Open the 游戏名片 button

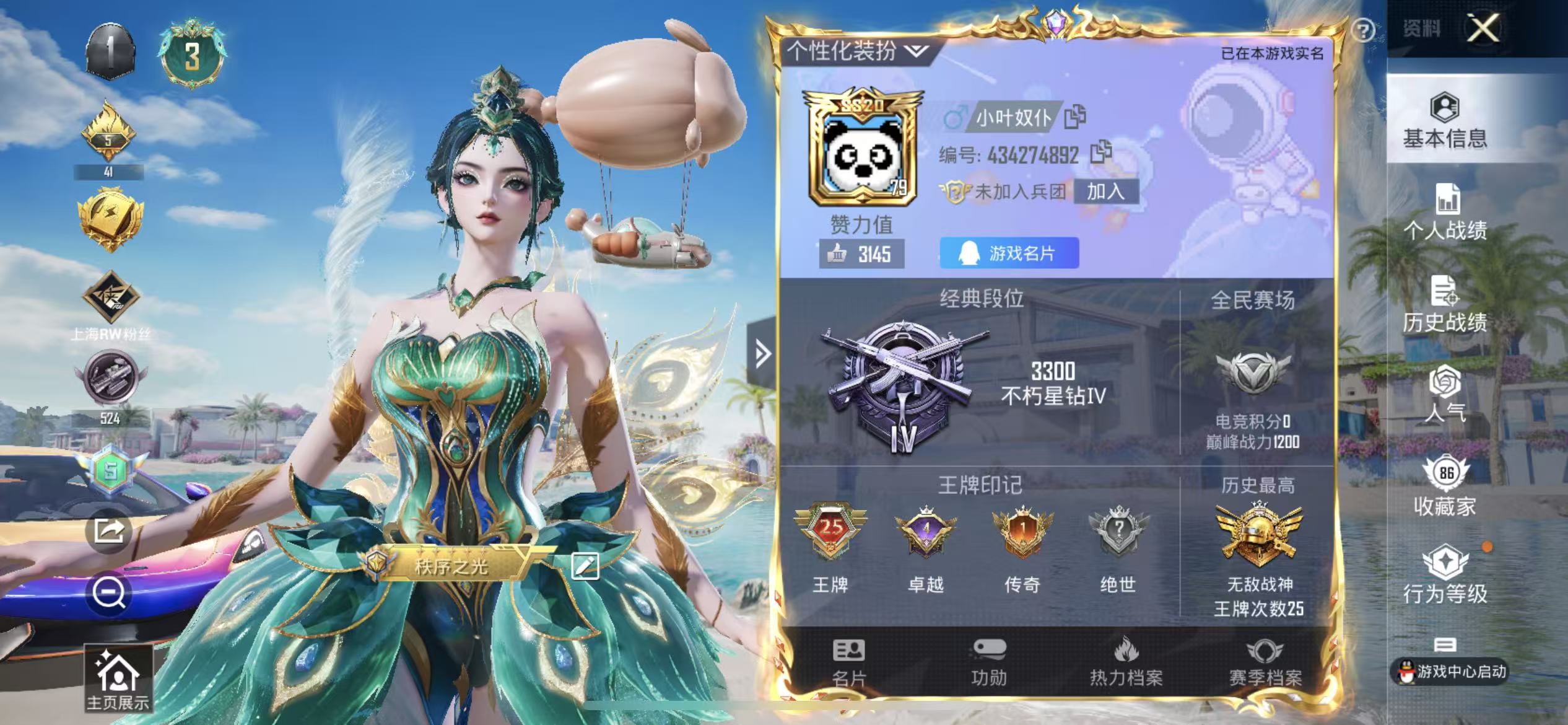pos(1009,253)
